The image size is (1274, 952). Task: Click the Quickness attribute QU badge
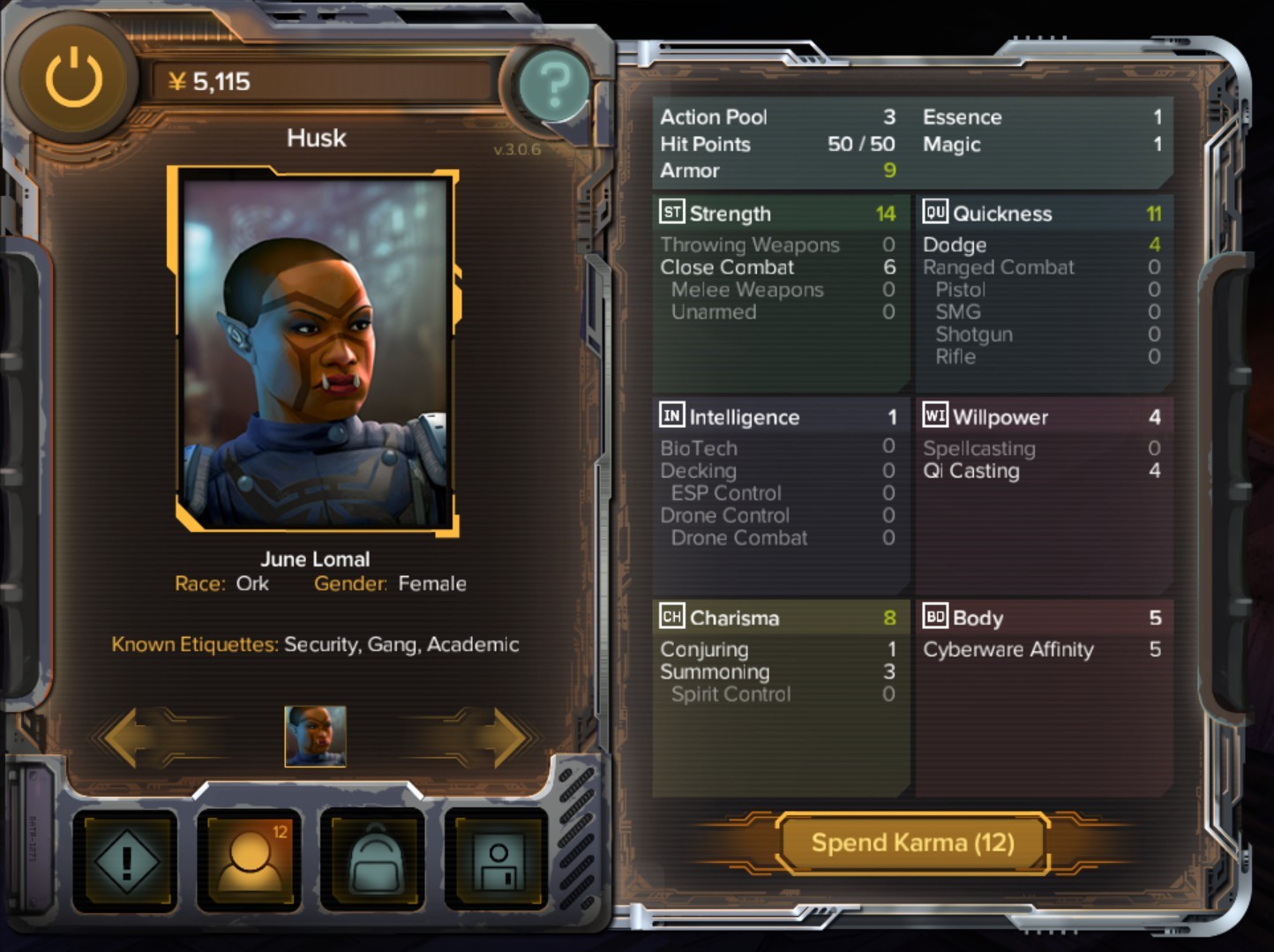[934, 213]
